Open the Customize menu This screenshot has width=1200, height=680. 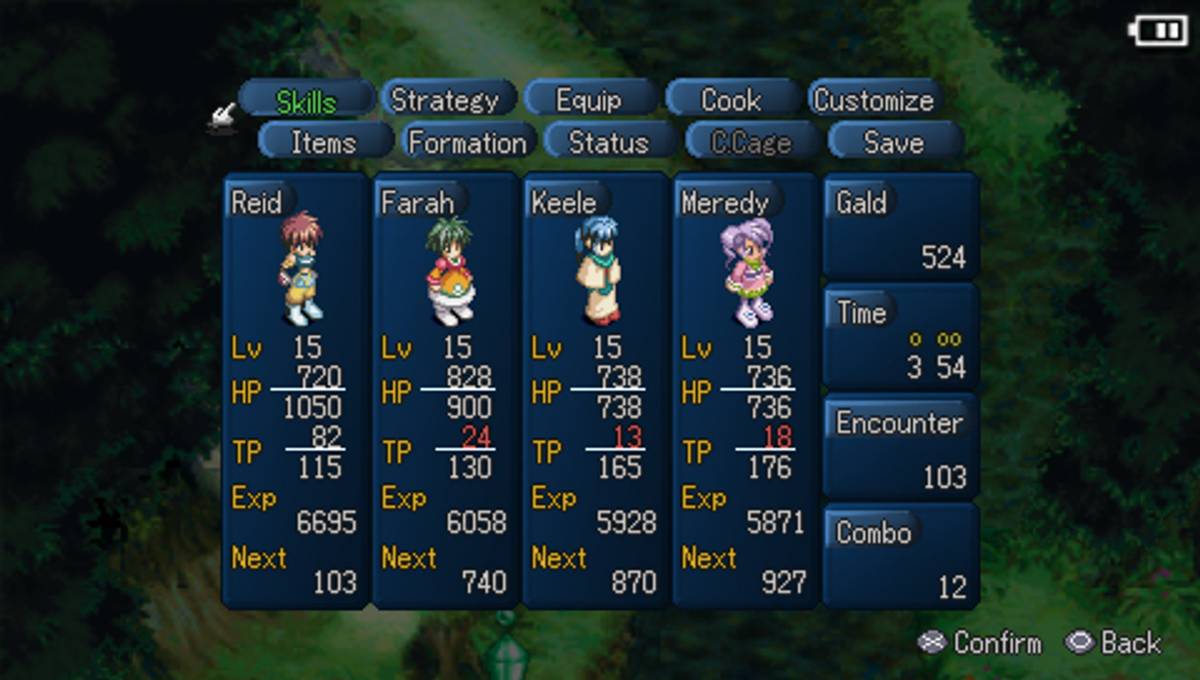click(x=873, y=100)
